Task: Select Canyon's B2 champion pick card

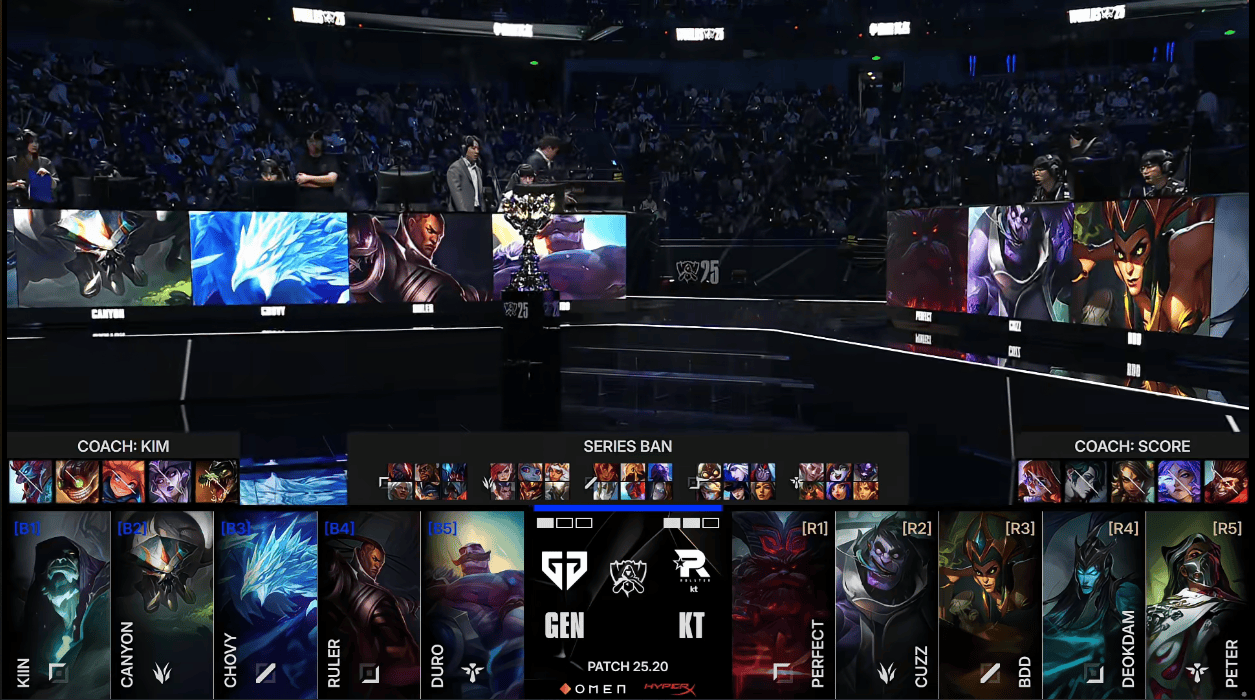Action: (162, 603)
